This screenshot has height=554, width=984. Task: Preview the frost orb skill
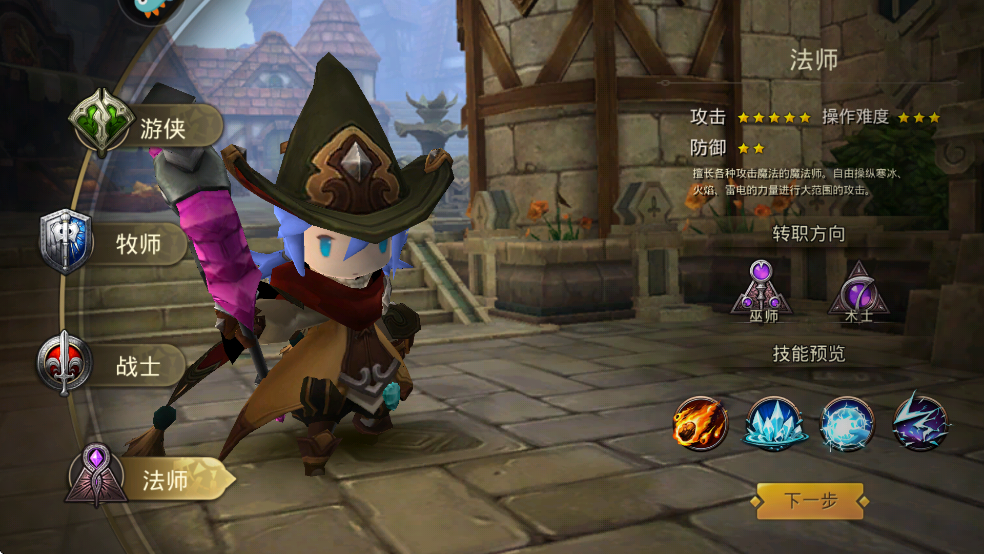click(x=847, y=422)
